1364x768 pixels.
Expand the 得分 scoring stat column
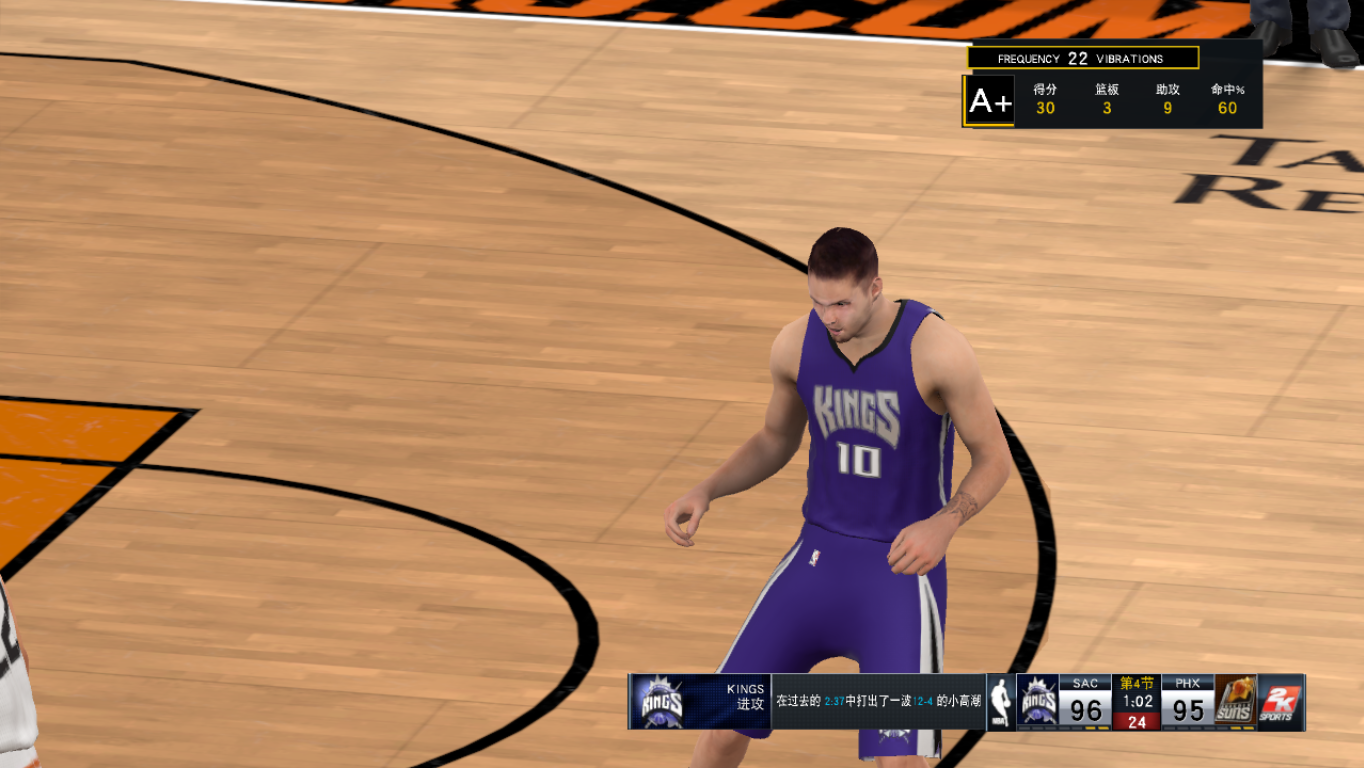point(1046,100)
